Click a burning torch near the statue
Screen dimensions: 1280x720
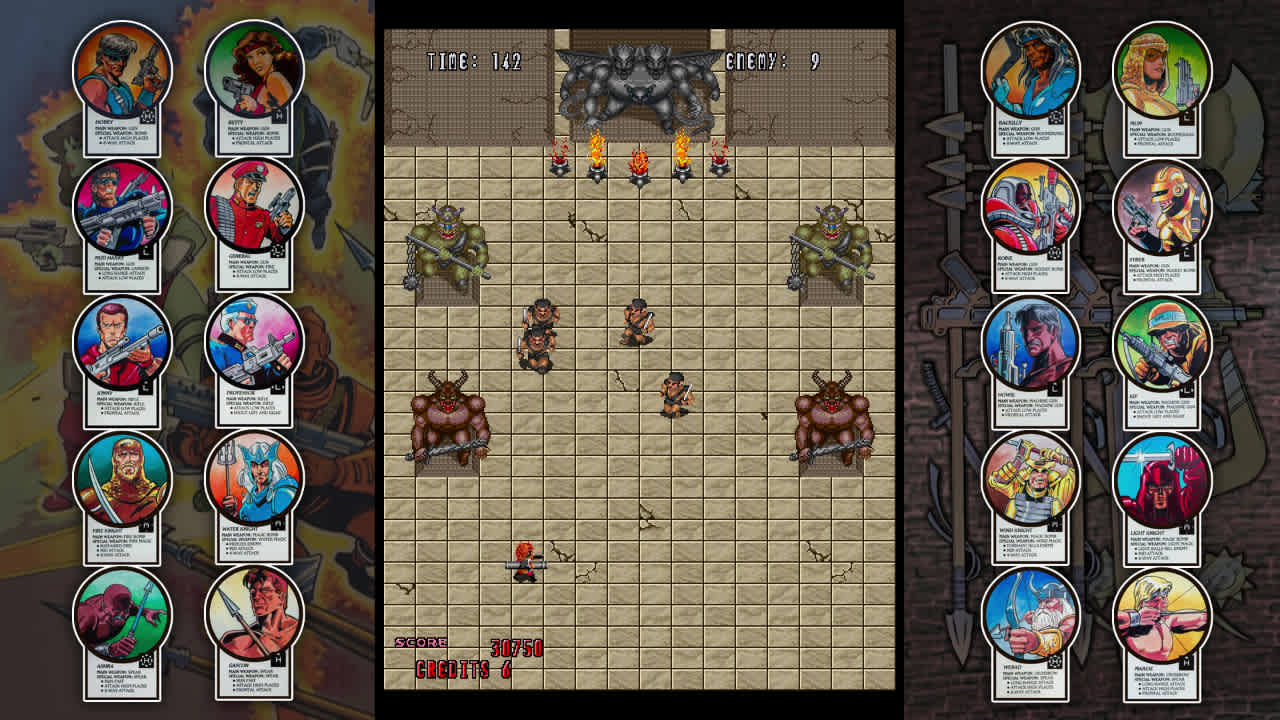coord(597,155)
